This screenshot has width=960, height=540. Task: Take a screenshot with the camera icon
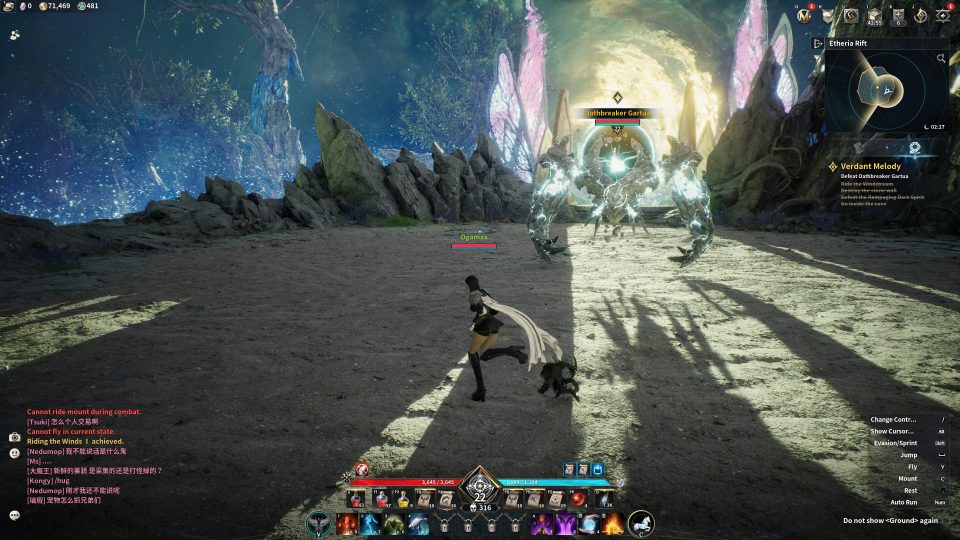click(15, 437)
